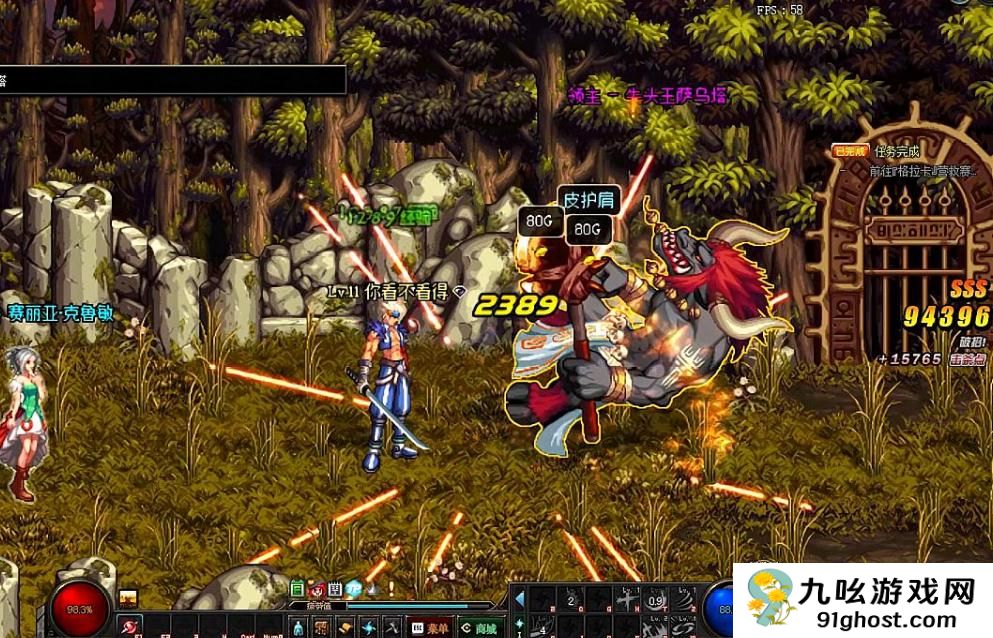Click the blue swirl icon in the bottom bar

click(x=370, y=628)
